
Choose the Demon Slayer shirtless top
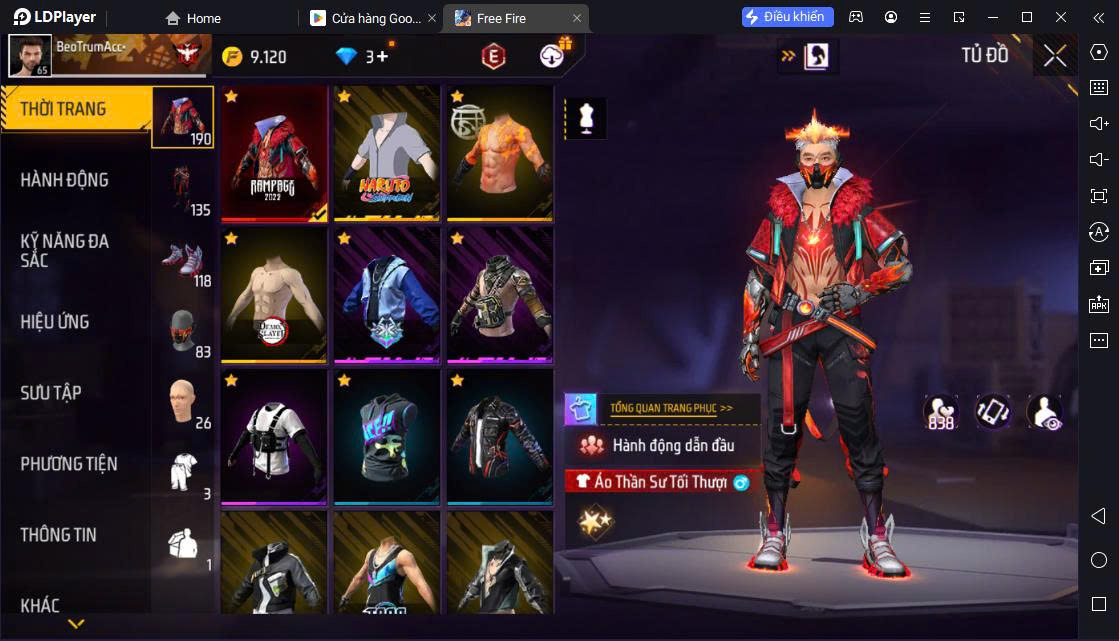coord(275,295)
